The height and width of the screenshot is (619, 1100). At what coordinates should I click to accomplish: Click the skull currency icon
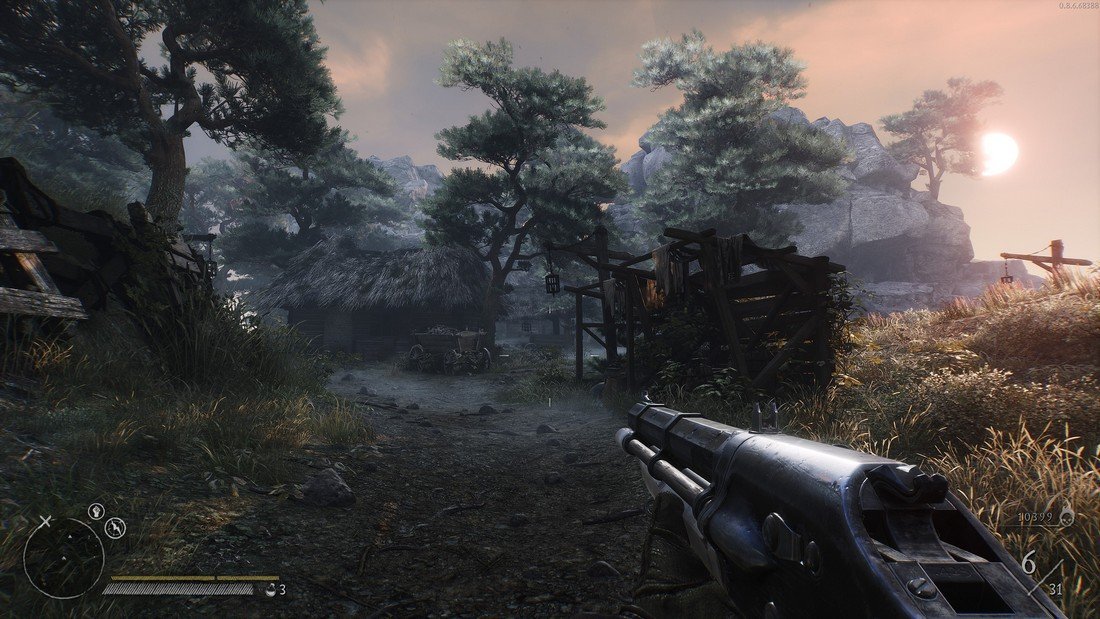click(x=1066, y=517)
